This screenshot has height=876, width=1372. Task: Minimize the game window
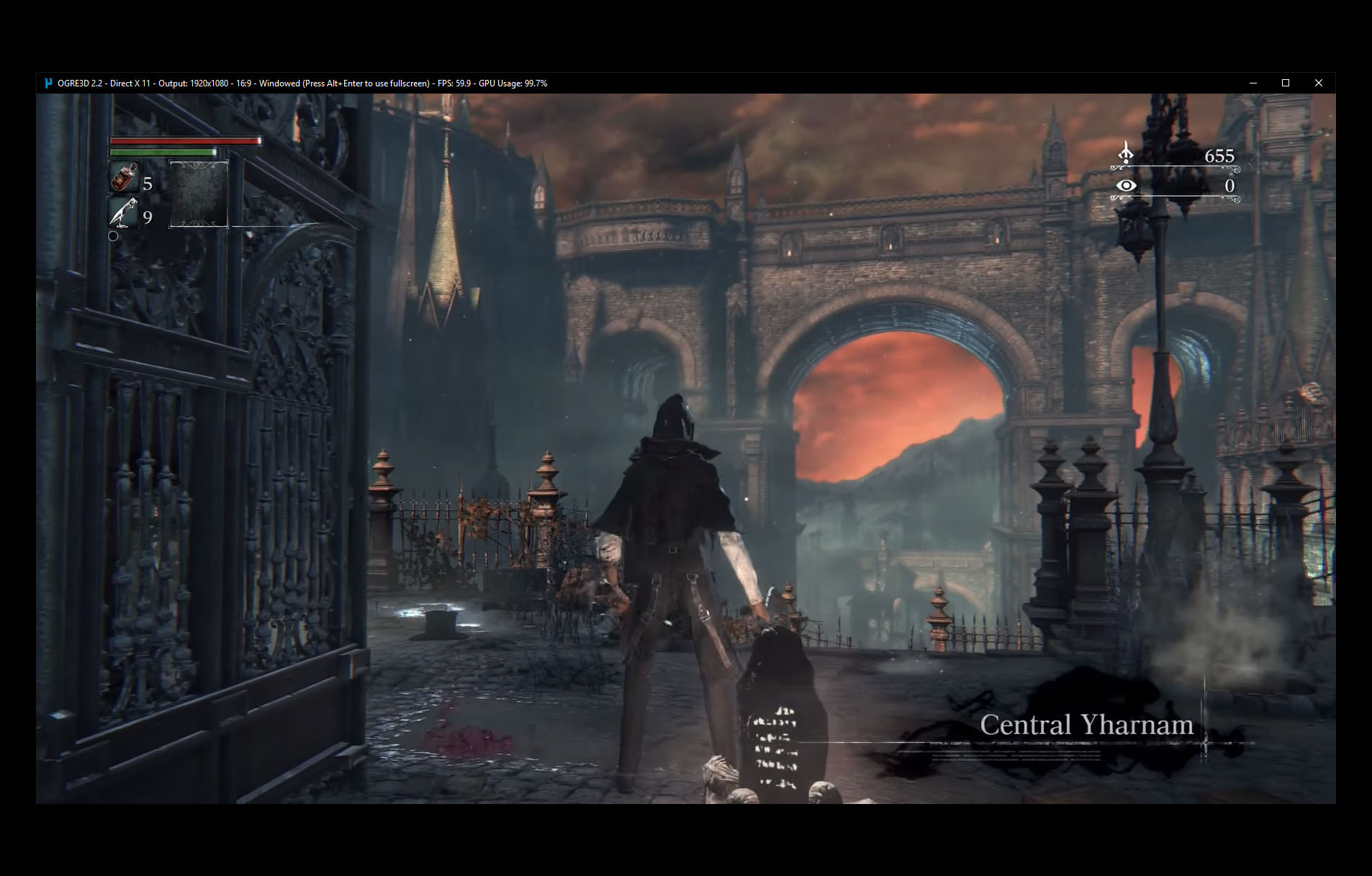pyautogui.click(x=1253, y=83)
